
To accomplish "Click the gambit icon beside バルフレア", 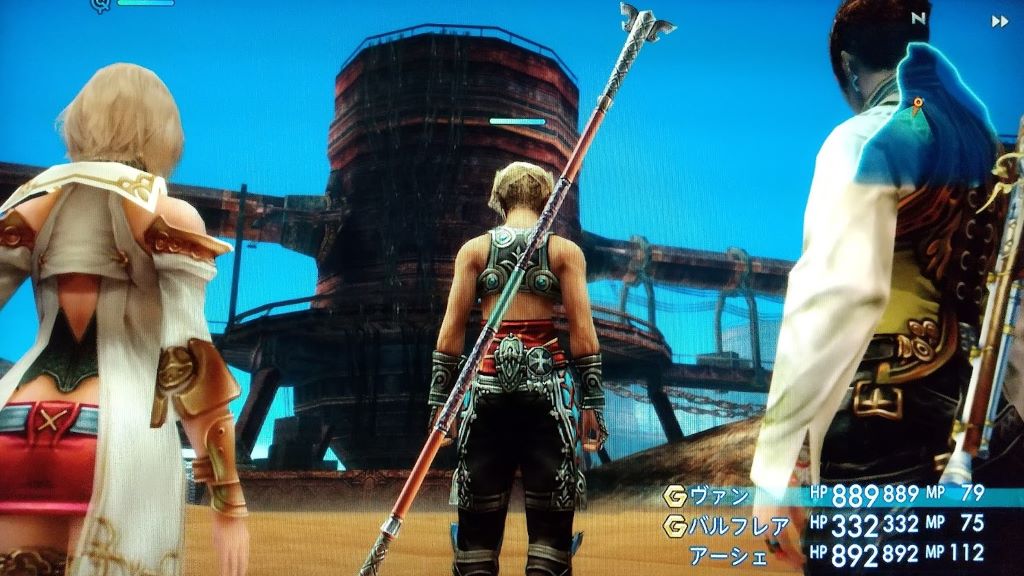I will pos(675,523).
